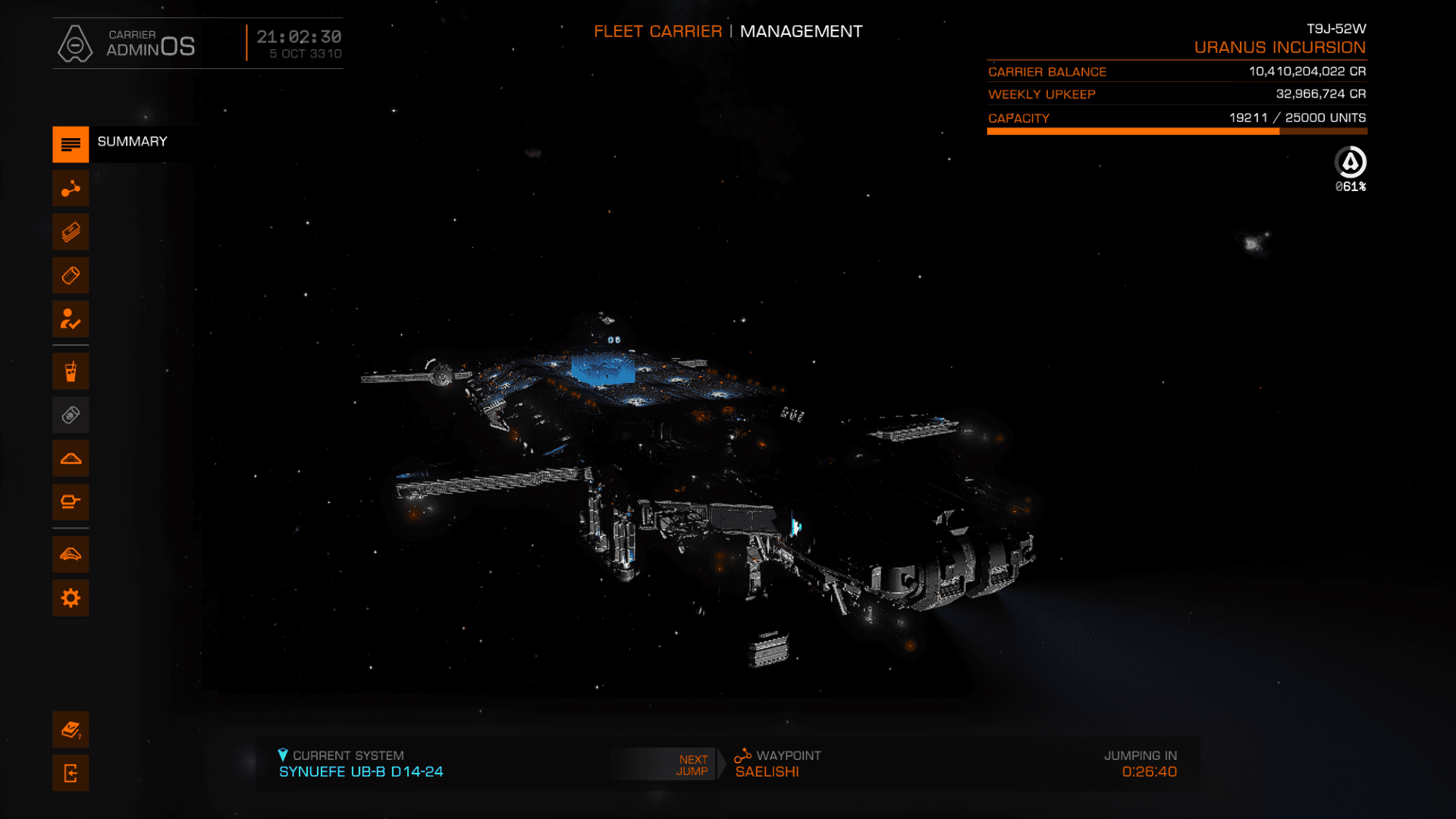1456x819 pixels.
Task: Open the Finances banknotes tab
Action: click(x=71, y=232)
